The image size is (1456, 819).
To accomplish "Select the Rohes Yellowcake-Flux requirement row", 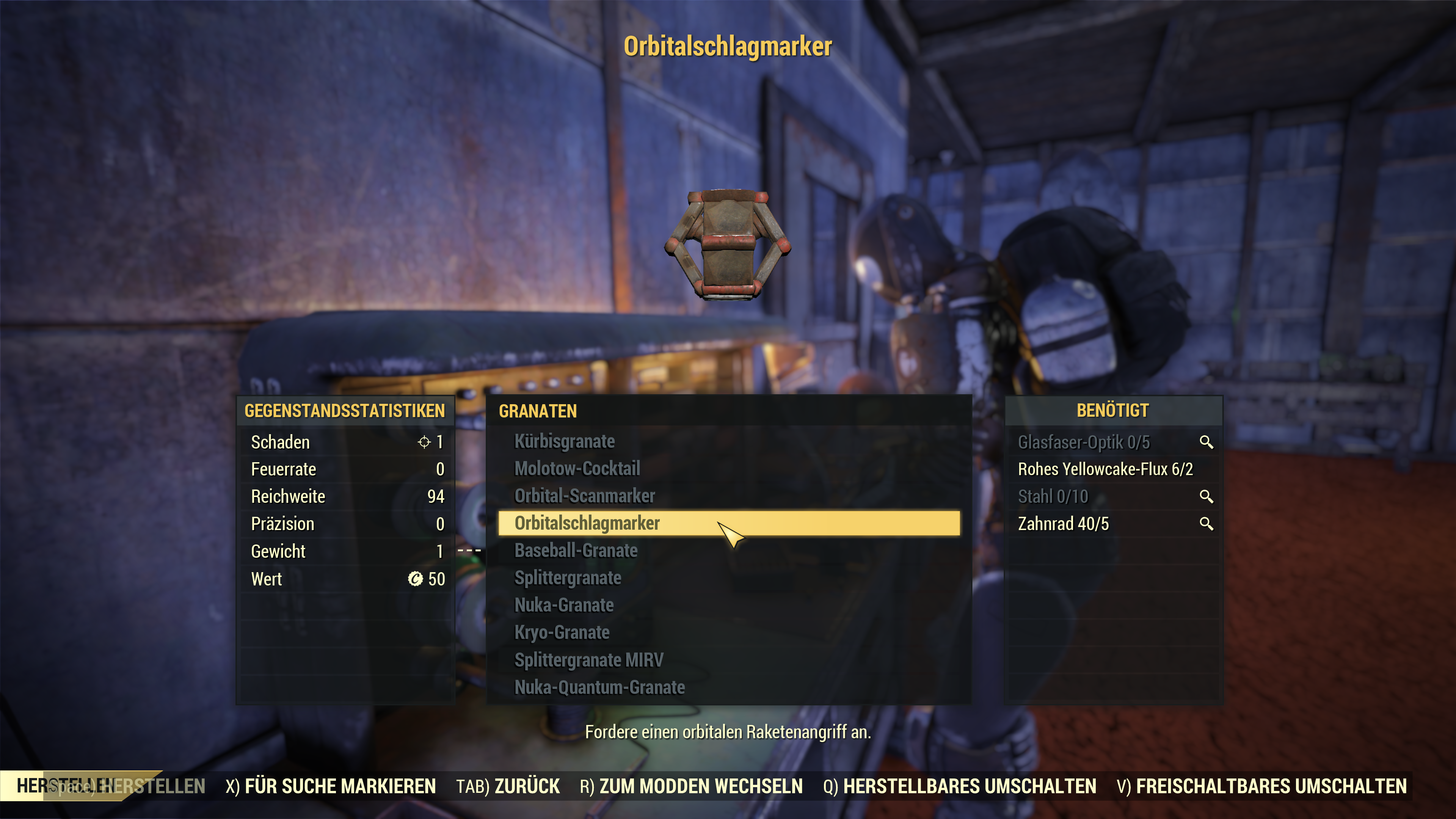I will tap(1105, 469).
